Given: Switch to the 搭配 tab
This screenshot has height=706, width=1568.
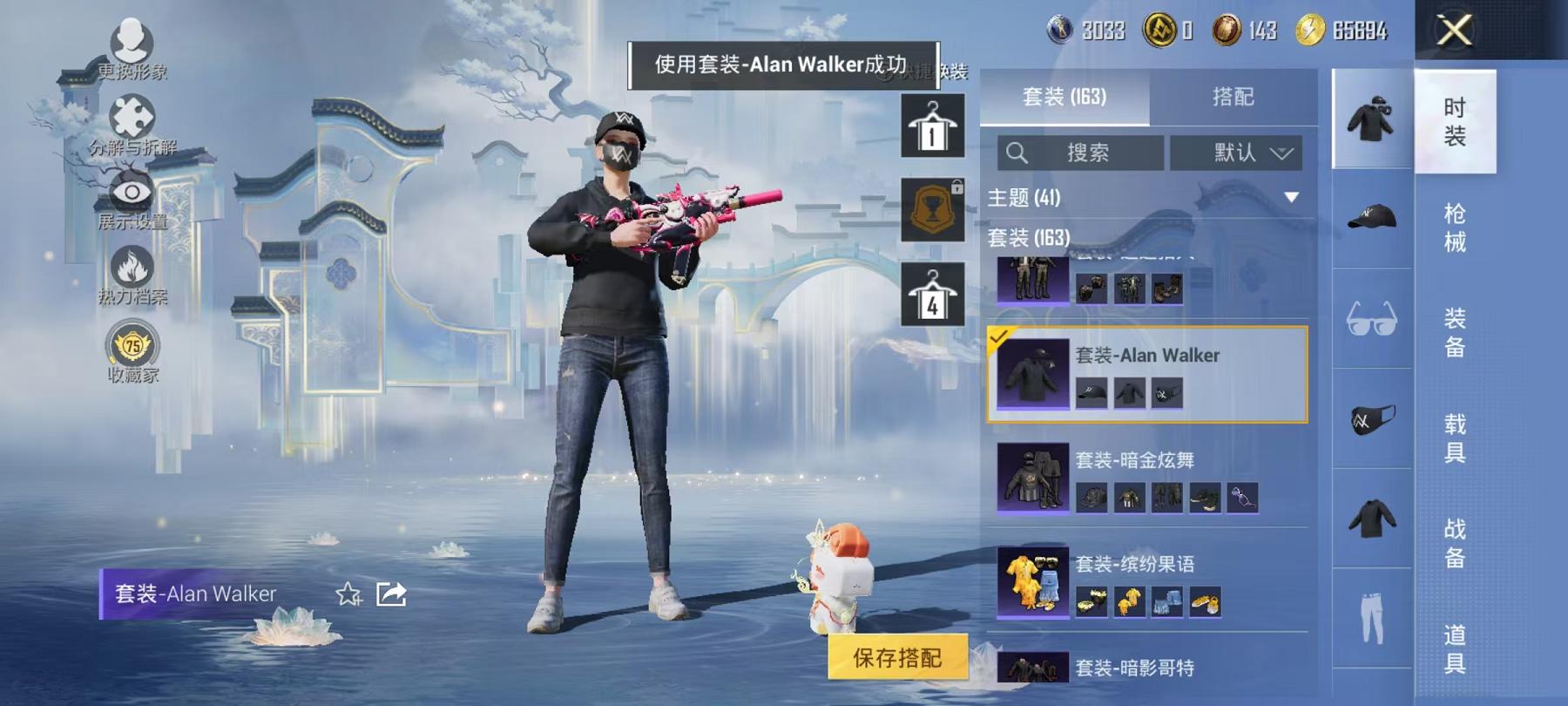Looking at the screenshot, I should tap(1233, 98).
